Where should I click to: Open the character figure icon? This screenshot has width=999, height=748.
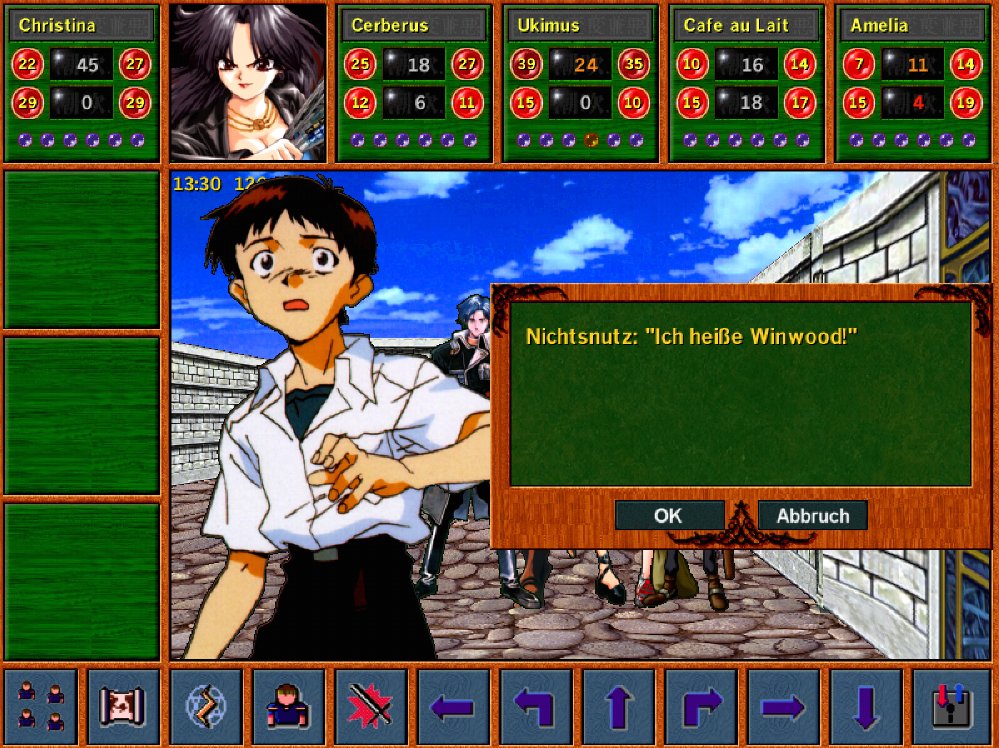(288, 706)
